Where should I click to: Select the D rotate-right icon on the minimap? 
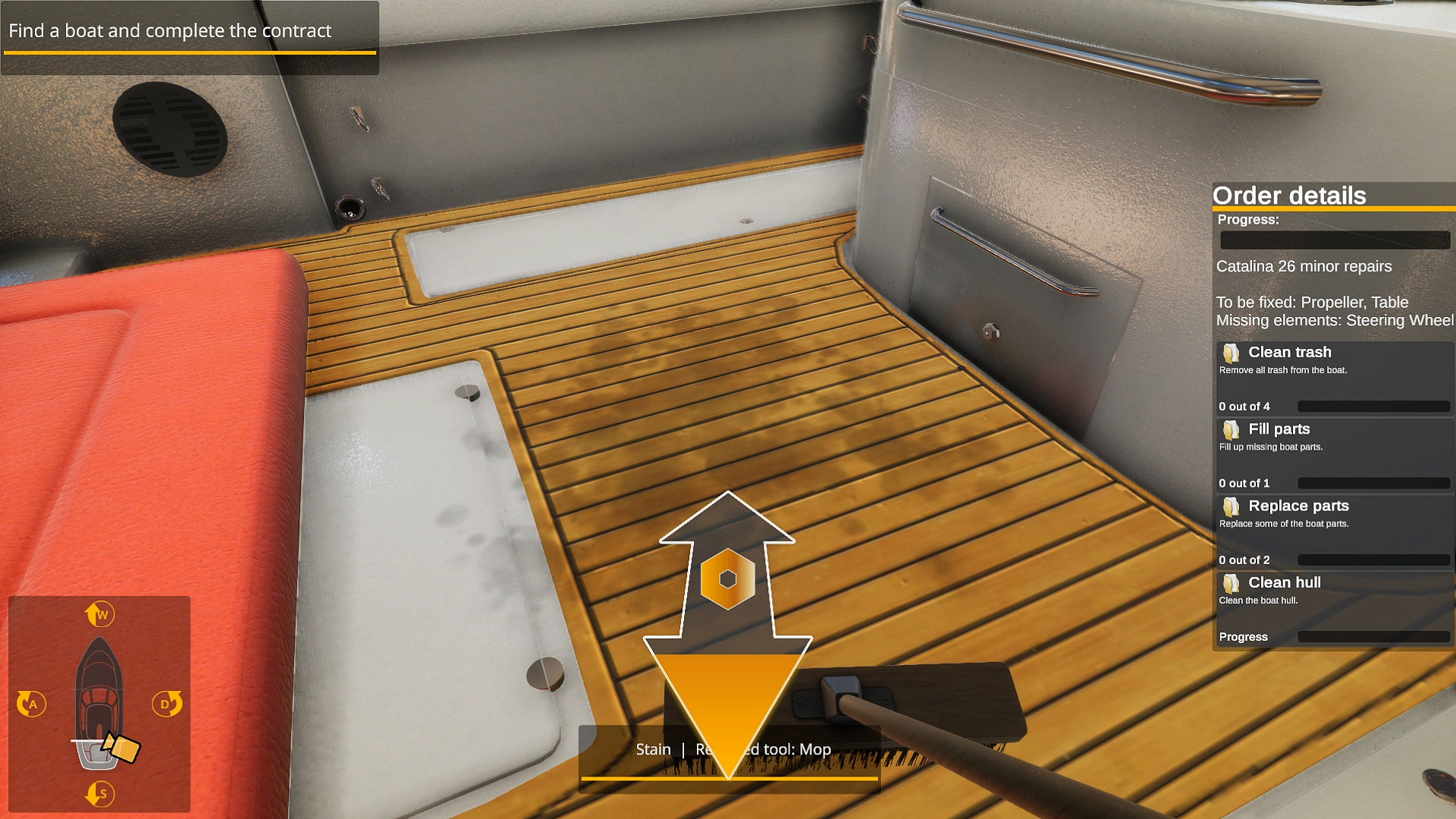pyautogui.click(x=166, y=704)
